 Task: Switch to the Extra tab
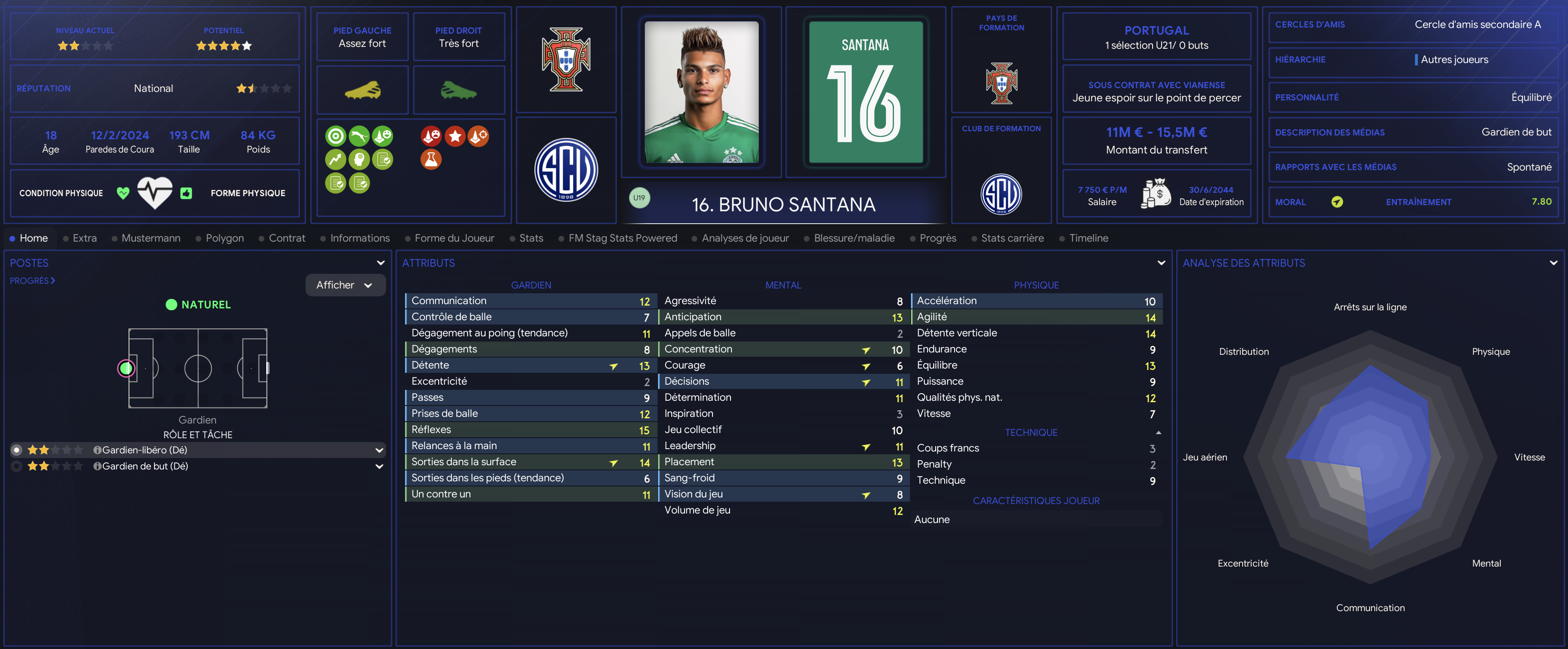click(x=84, y=238)
